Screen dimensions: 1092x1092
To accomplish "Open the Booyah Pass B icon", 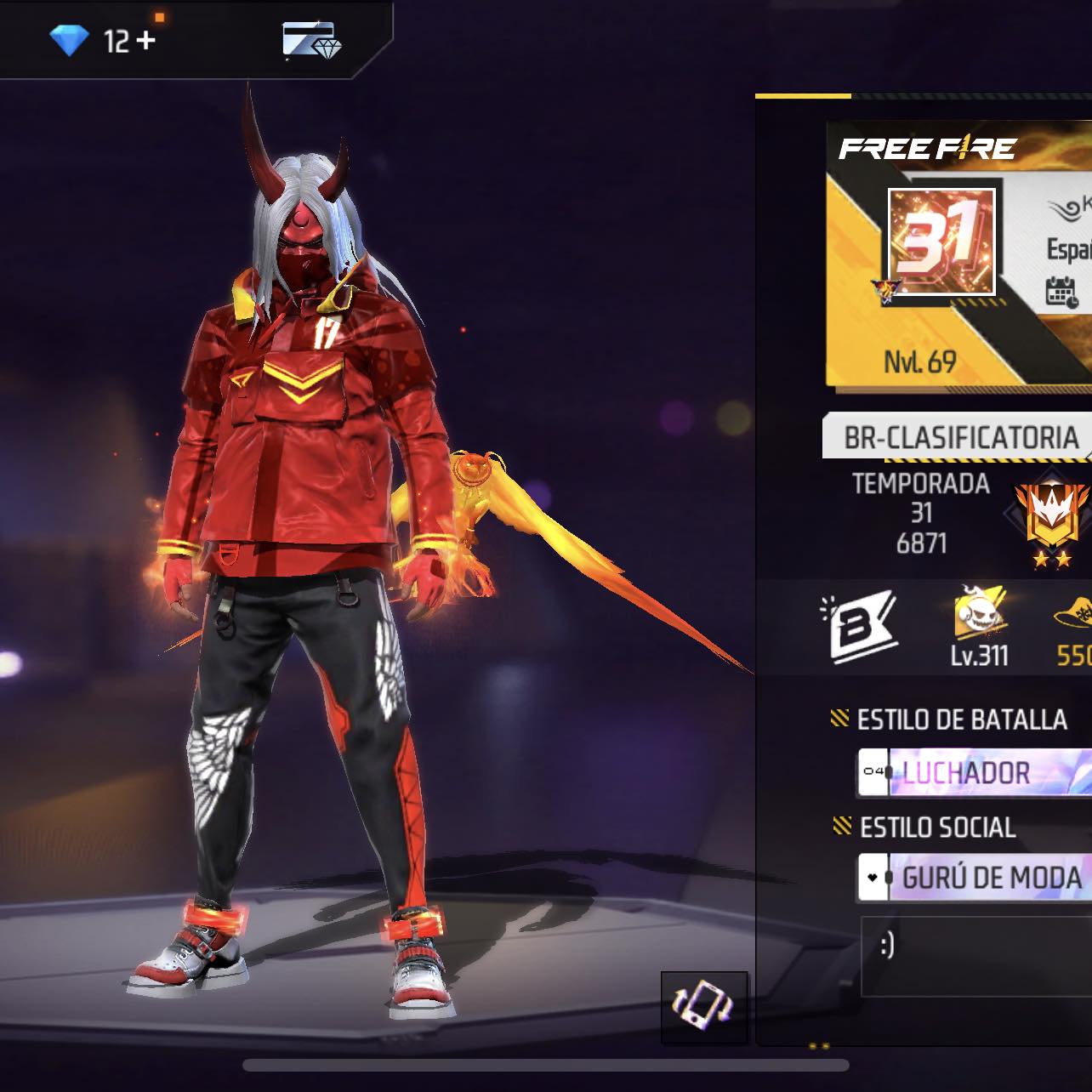I will [x=859, y=626].
